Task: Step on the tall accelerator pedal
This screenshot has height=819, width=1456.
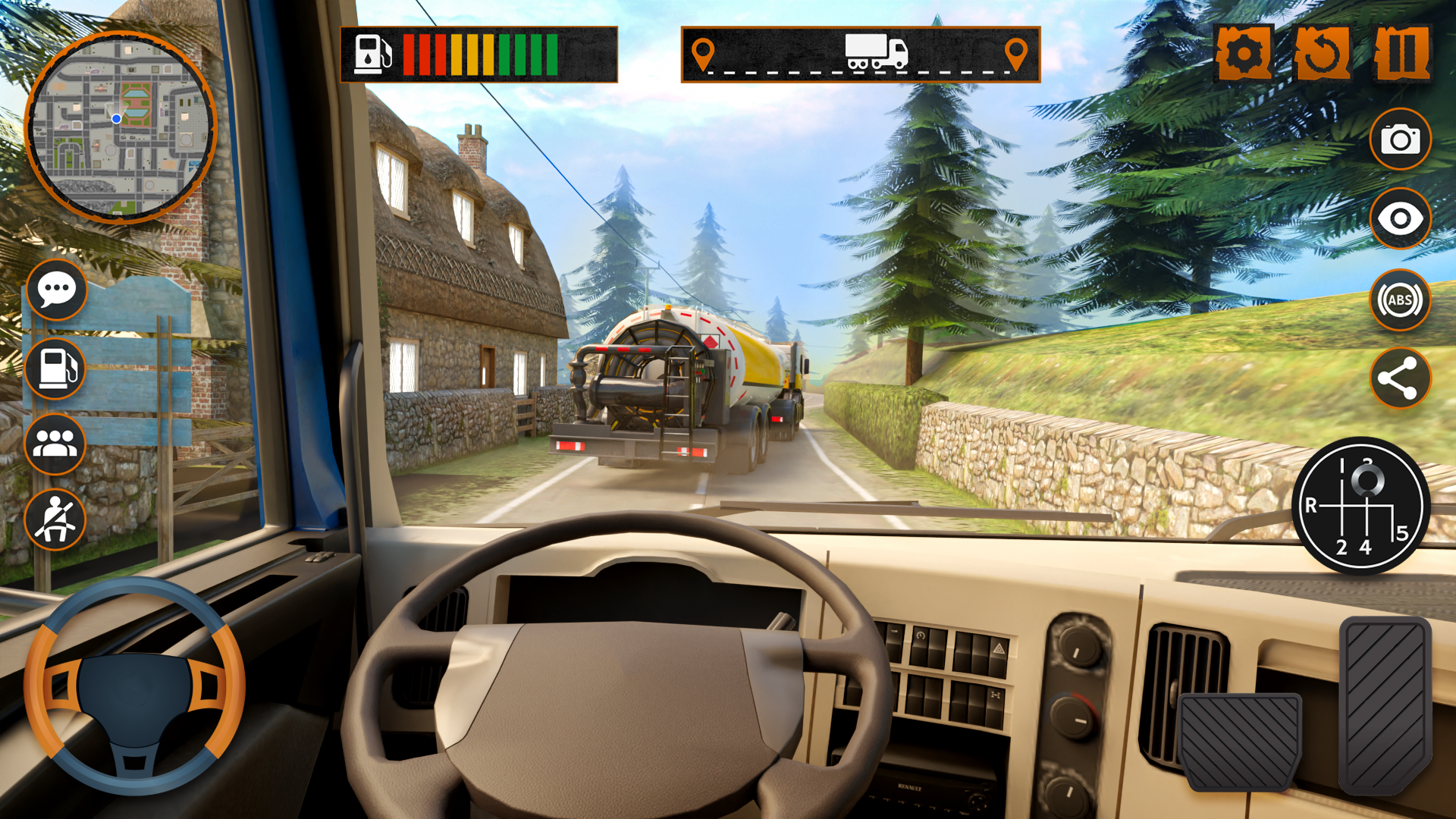Action: [x=1385, y=704]
